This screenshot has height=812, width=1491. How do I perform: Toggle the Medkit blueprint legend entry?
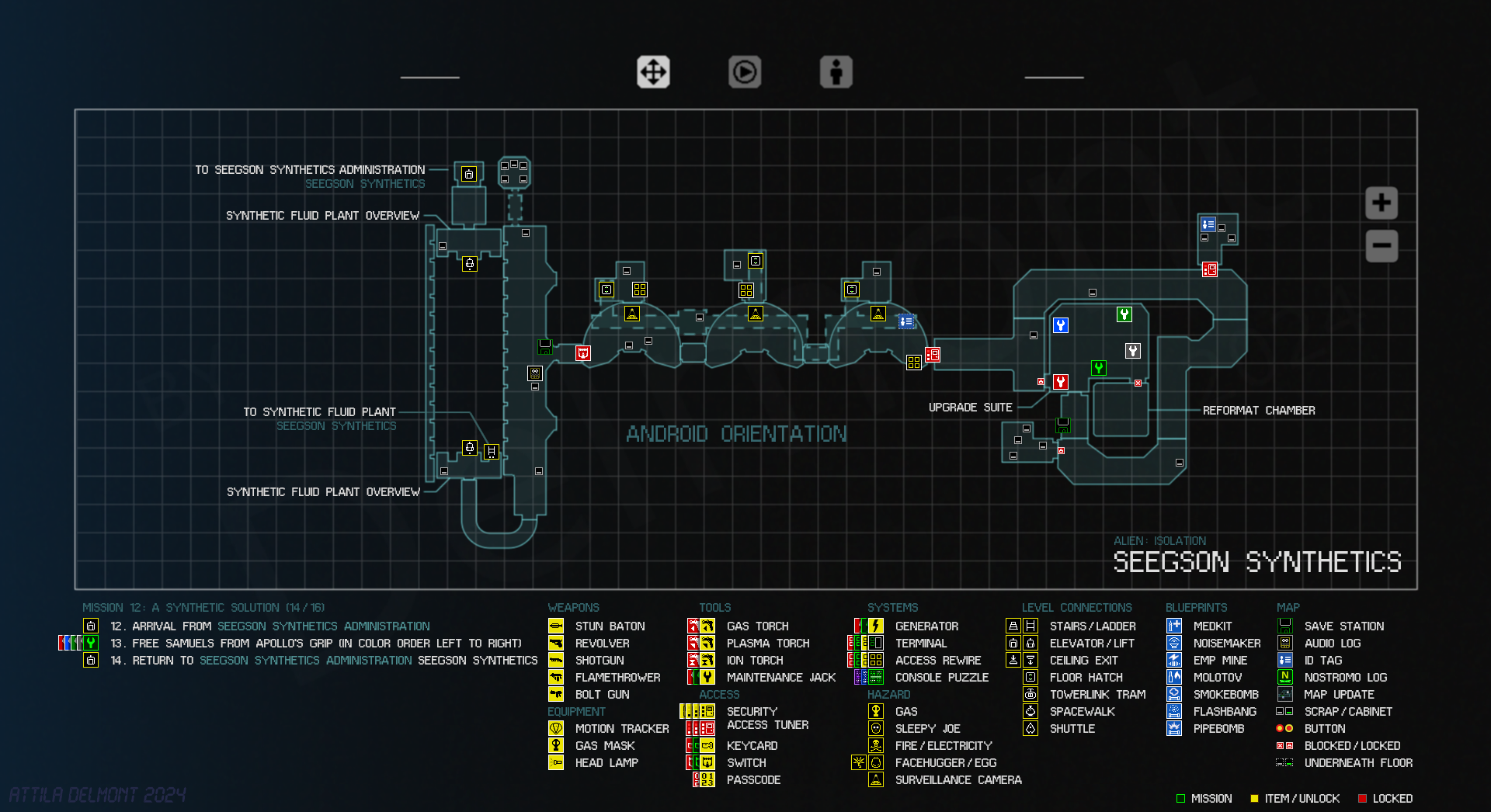point(1212,626)
